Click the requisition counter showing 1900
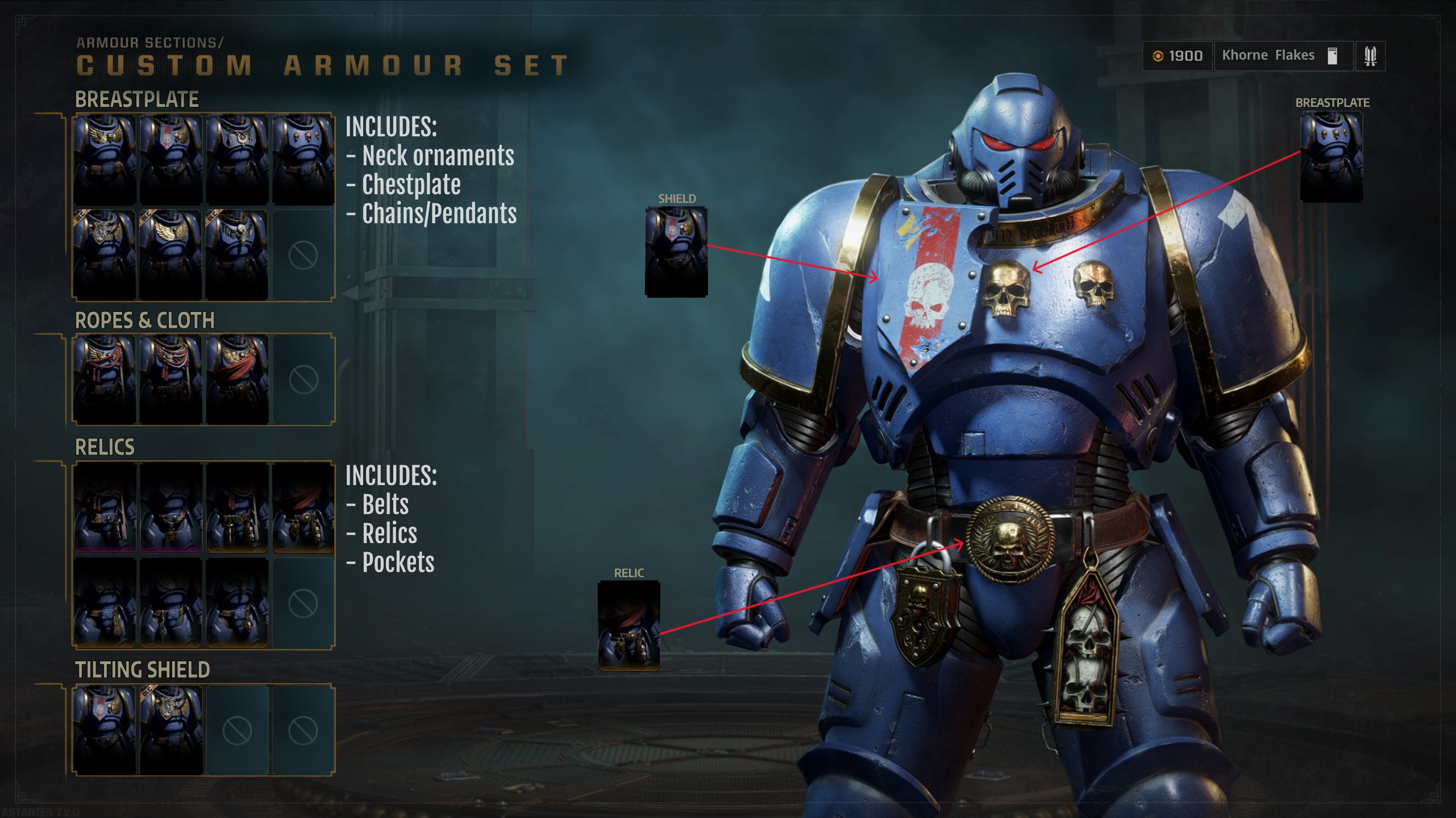 pos(1188,55)
